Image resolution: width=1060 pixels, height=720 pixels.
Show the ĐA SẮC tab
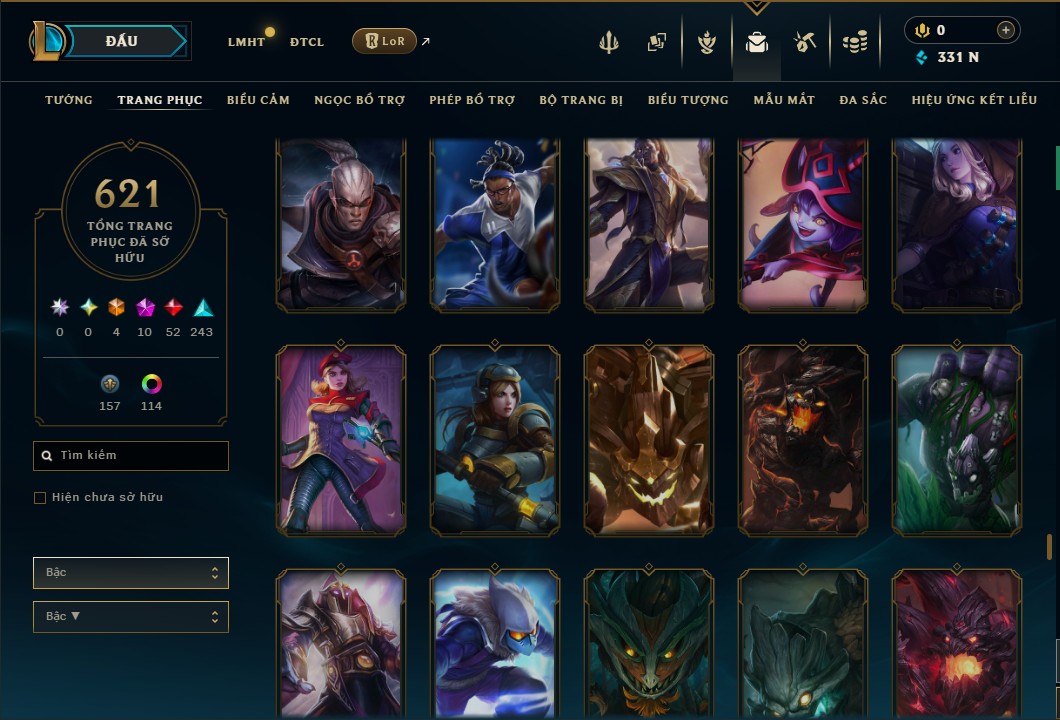(863, 100)
